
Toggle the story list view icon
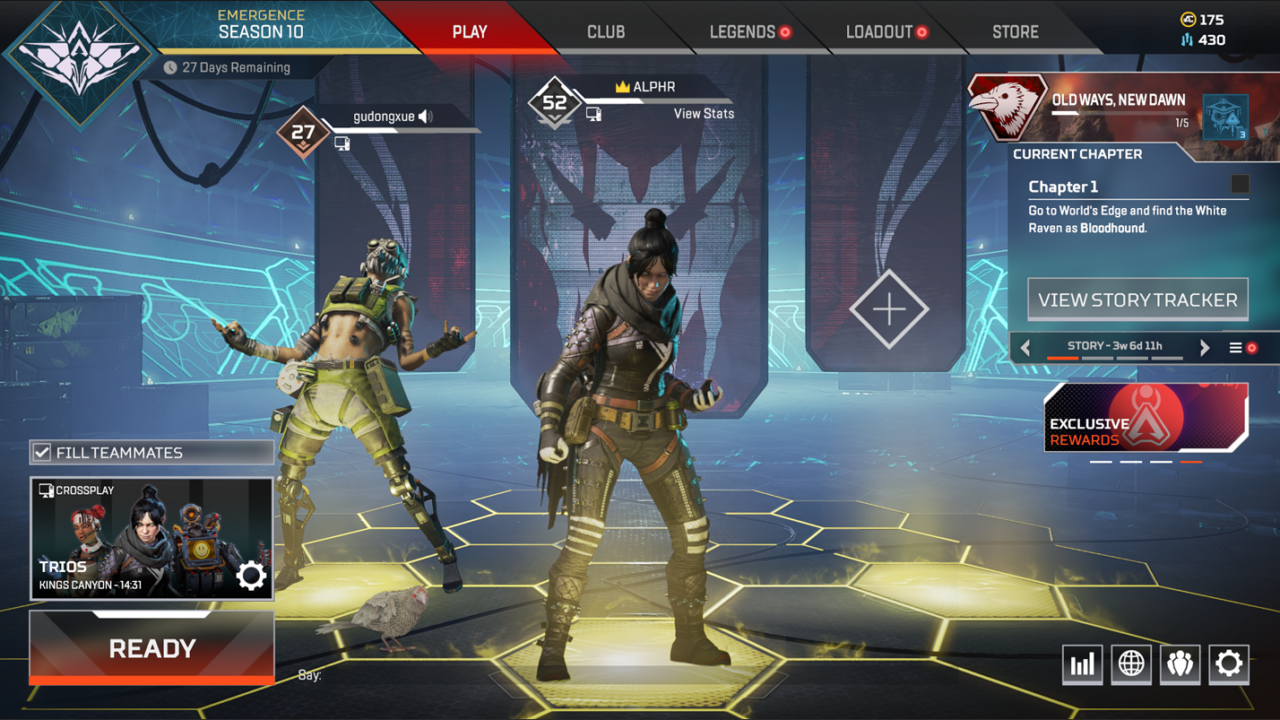pos(1236,348)
